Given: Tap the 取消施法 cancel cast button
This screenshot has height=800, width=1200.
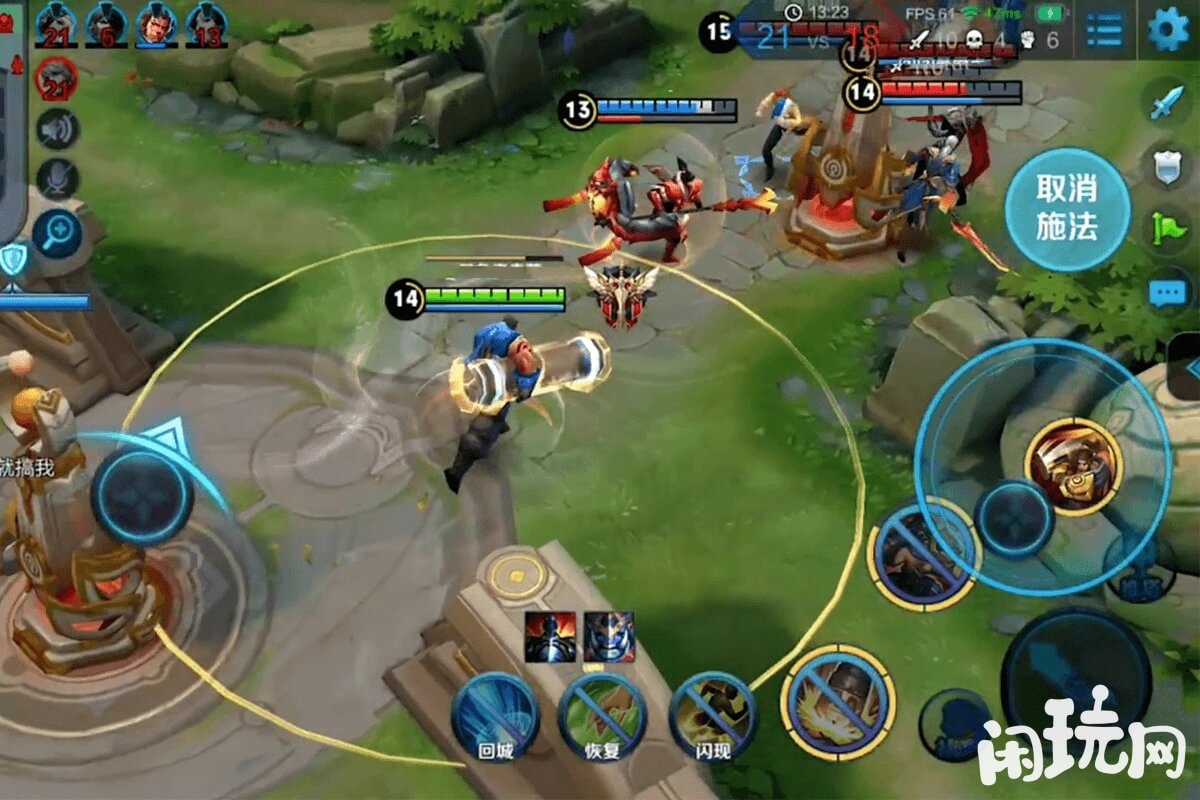Looking at the screenshot, I should 1067,209.
